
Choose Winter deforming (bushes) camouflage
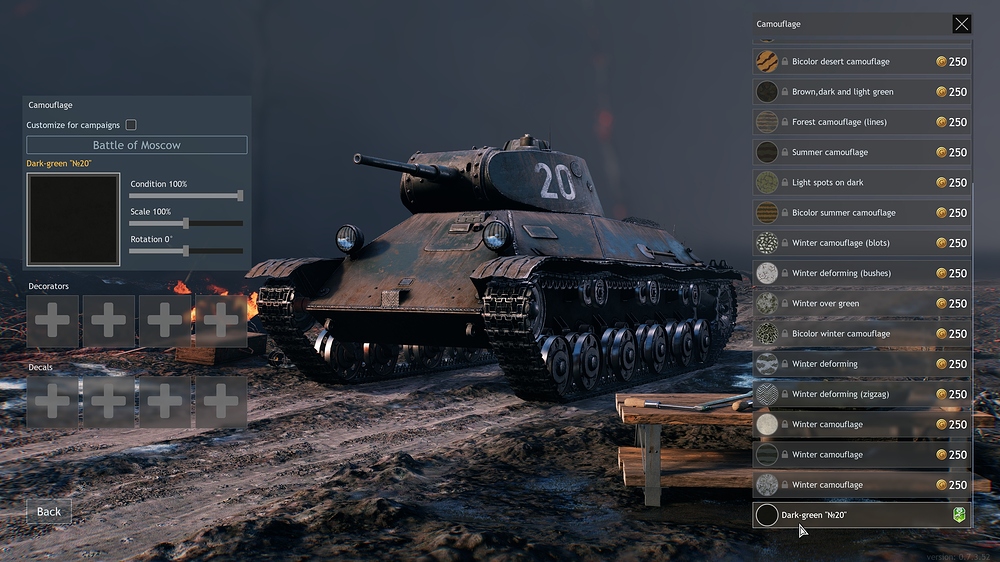[x=861, y=273]
